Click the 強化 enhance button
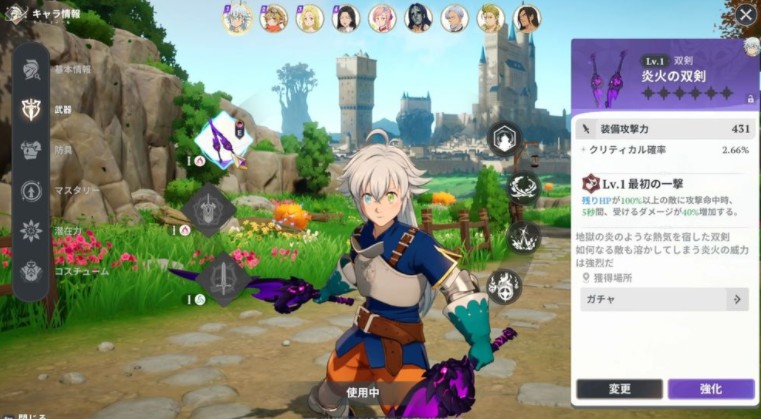Image resolution: width=761 pixels, height=419 pixels. click(x=710, y=389)
